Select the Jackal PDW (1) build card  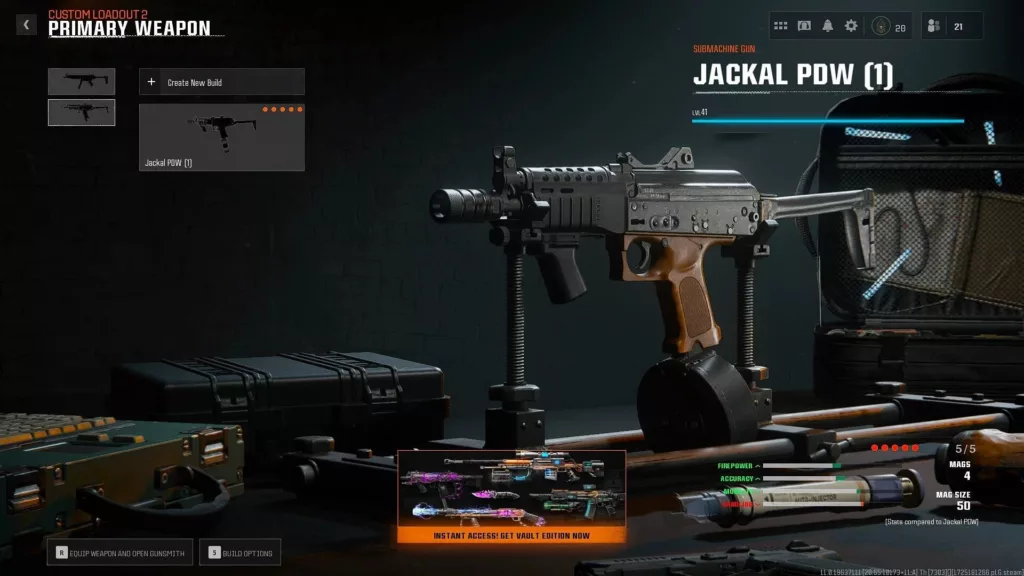(x=221, y=137)
